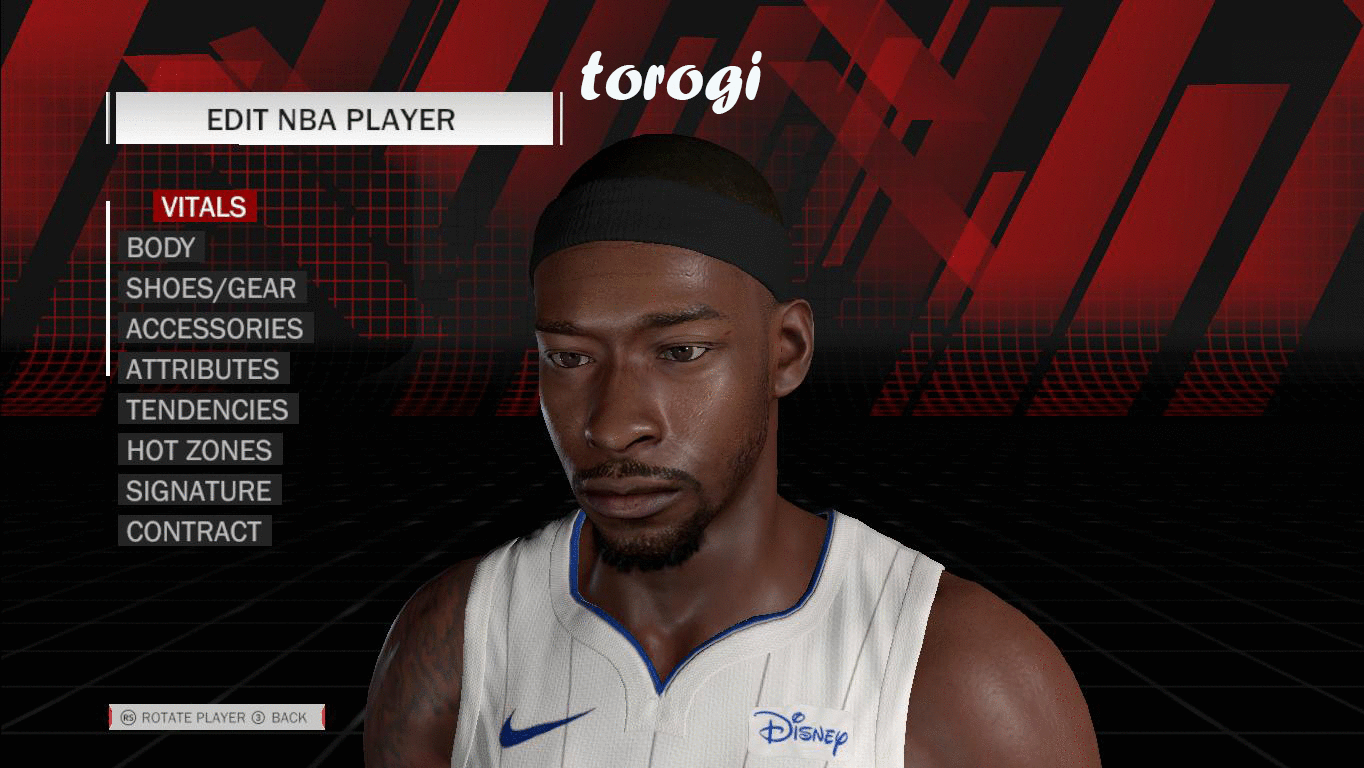Screen dimensions: 1364x768
Task: Open the SHOES/GEAR section
Action: click(209, 288)
